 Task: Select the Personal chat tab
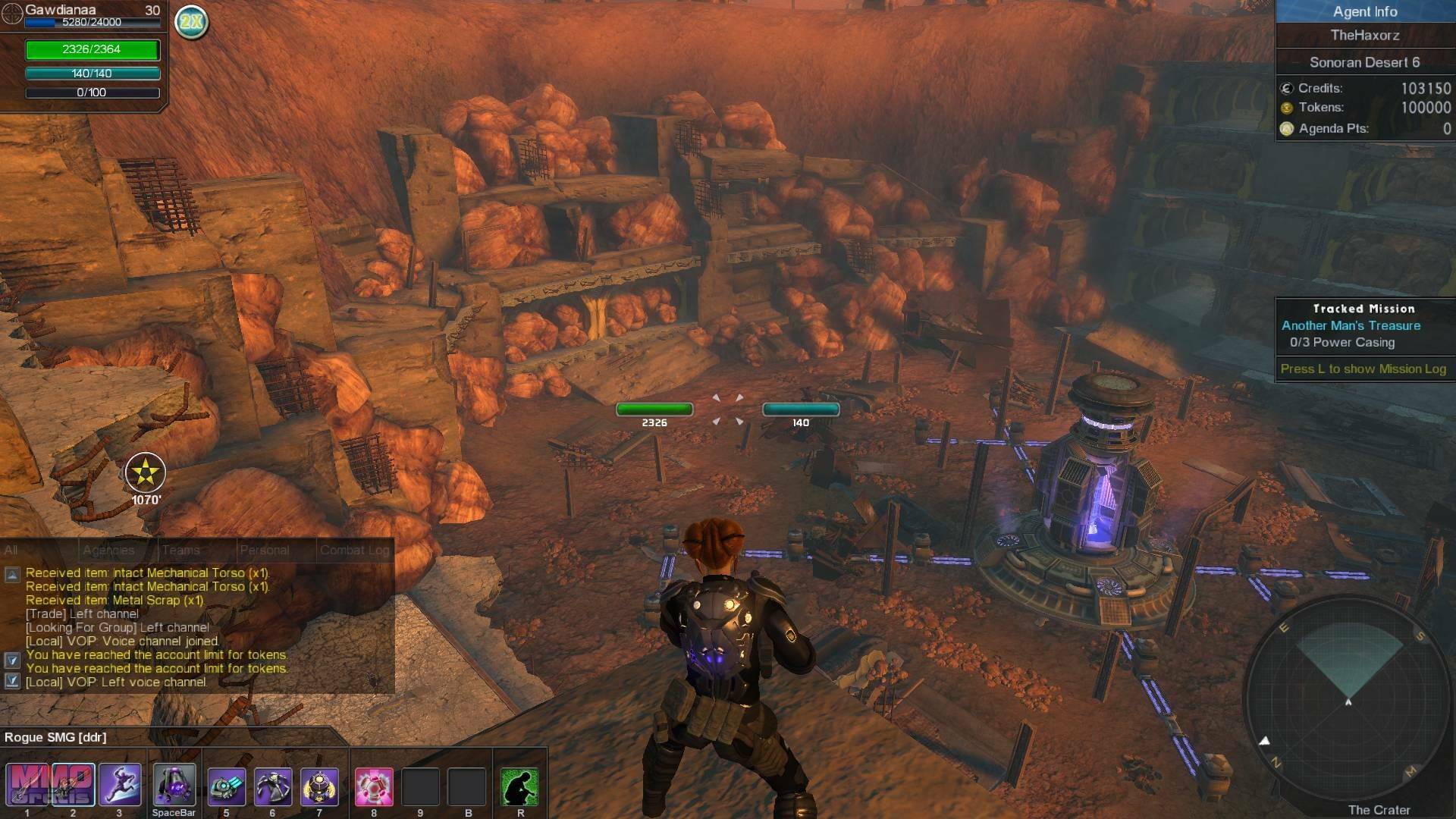click(x=264, y=550)
